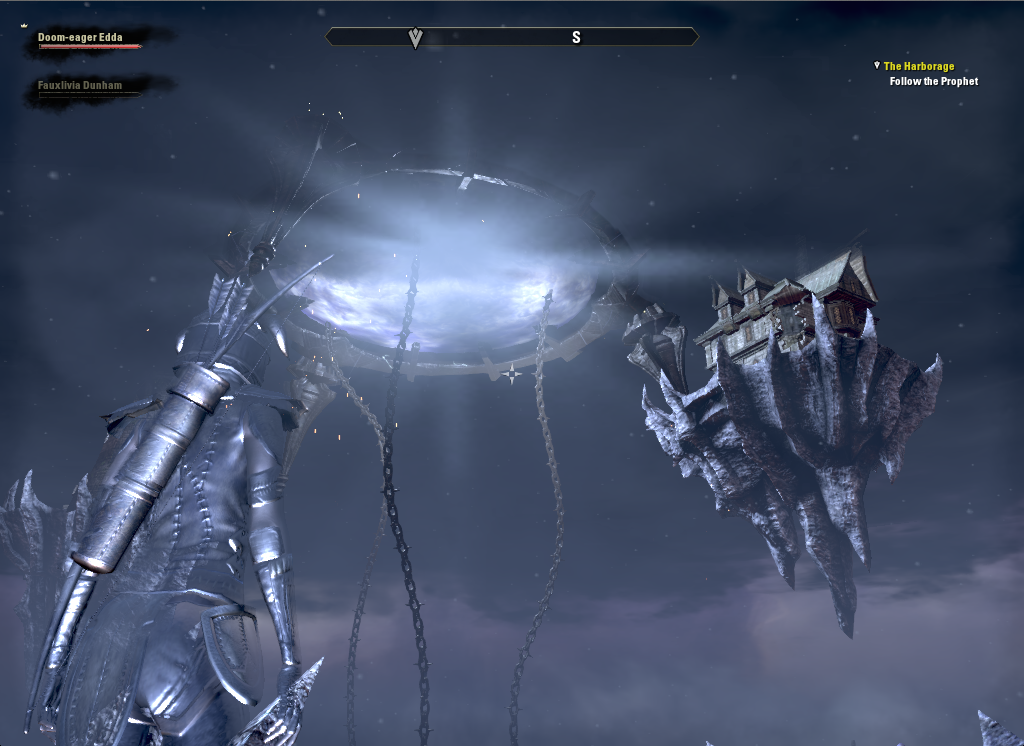Open The Harborage quest in tracker

point(918,66)
